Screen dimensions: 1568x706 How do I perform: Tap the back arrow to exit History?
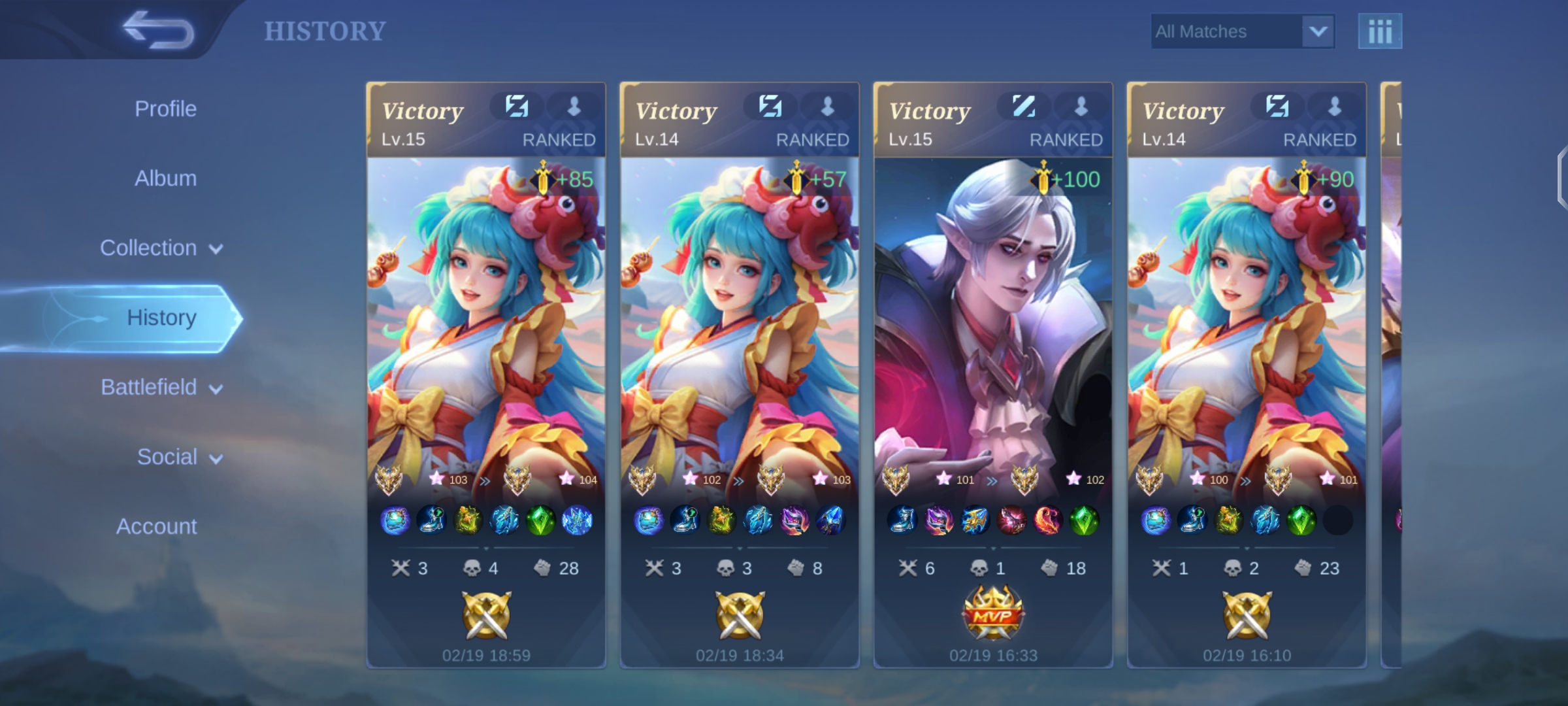click(x=159, y=30)
